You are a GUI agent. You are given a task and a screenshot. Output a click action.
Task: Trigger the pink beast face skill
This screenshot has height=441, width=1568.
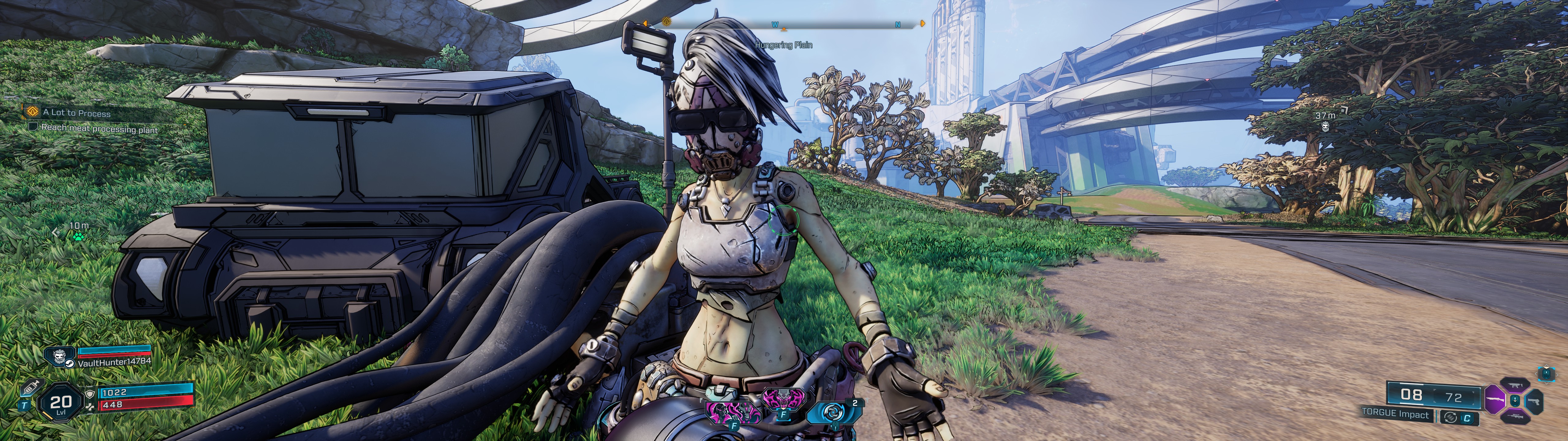coord(783,400)
